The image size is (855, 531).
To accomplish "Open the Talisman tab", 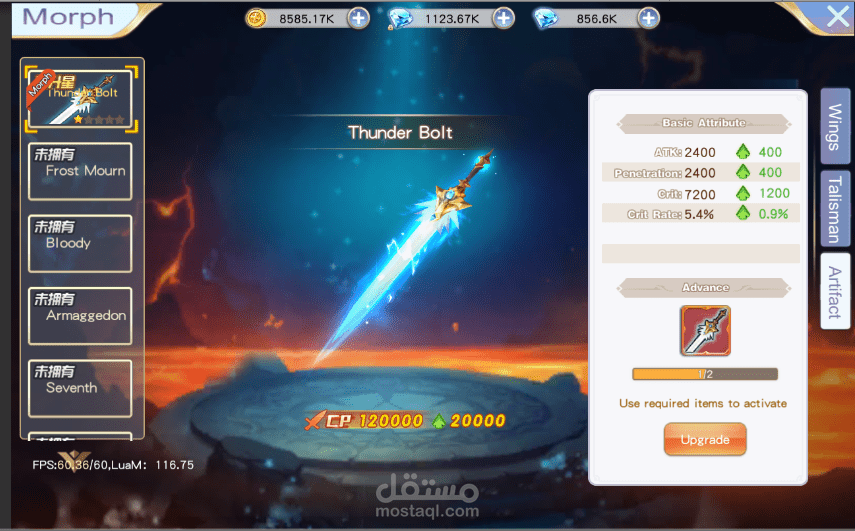I will point(835,208).
